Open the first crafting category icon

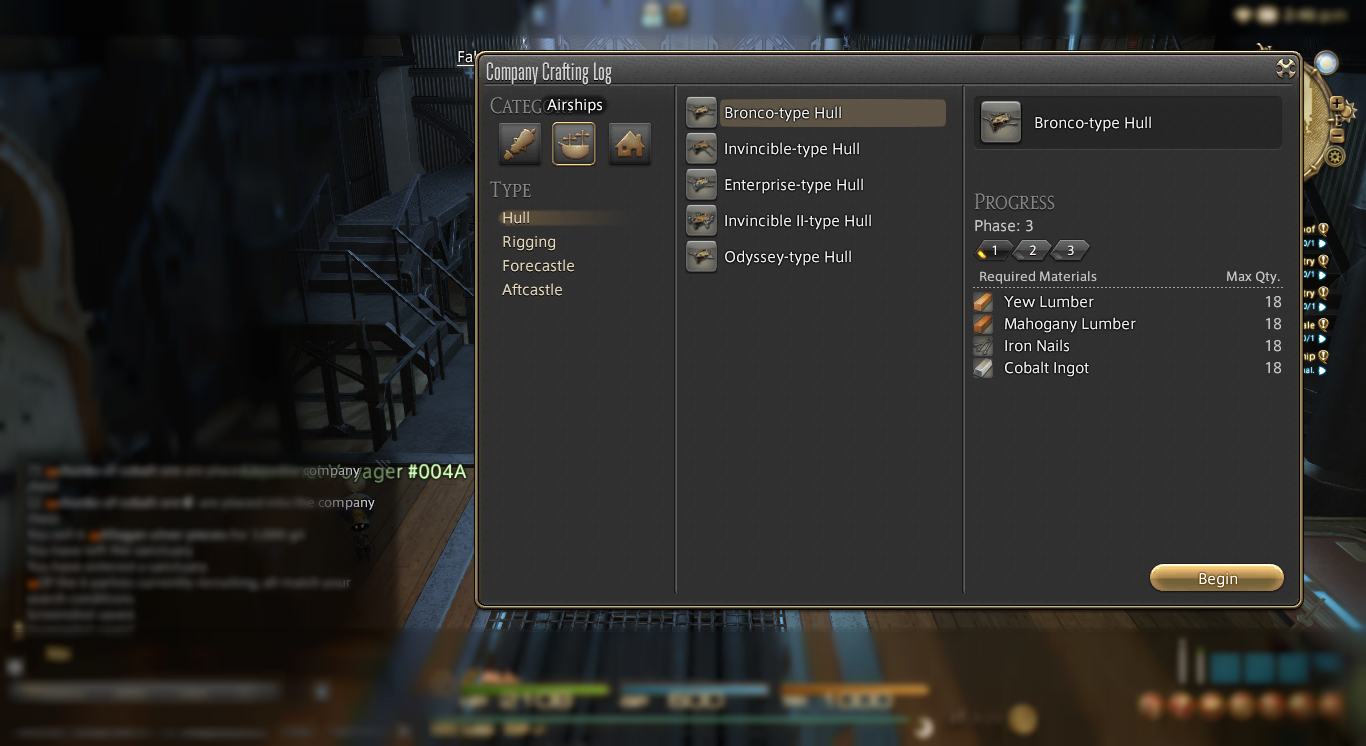tap(520, 144)
